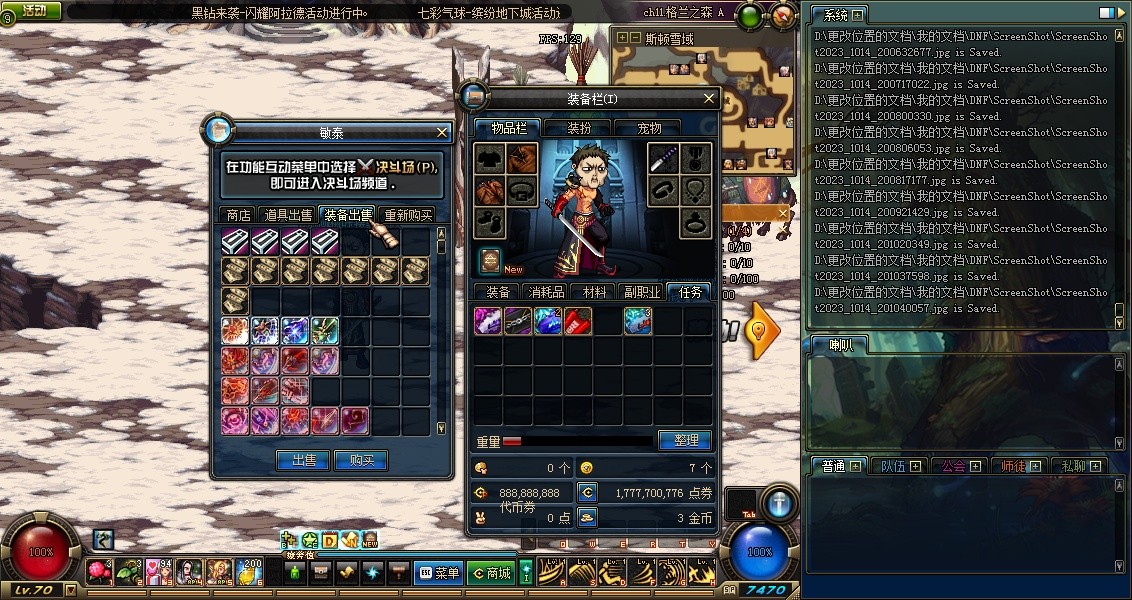Screen dimensions: 1132x600
Task: Click the 购买 buy button
Action: [361, 460]
